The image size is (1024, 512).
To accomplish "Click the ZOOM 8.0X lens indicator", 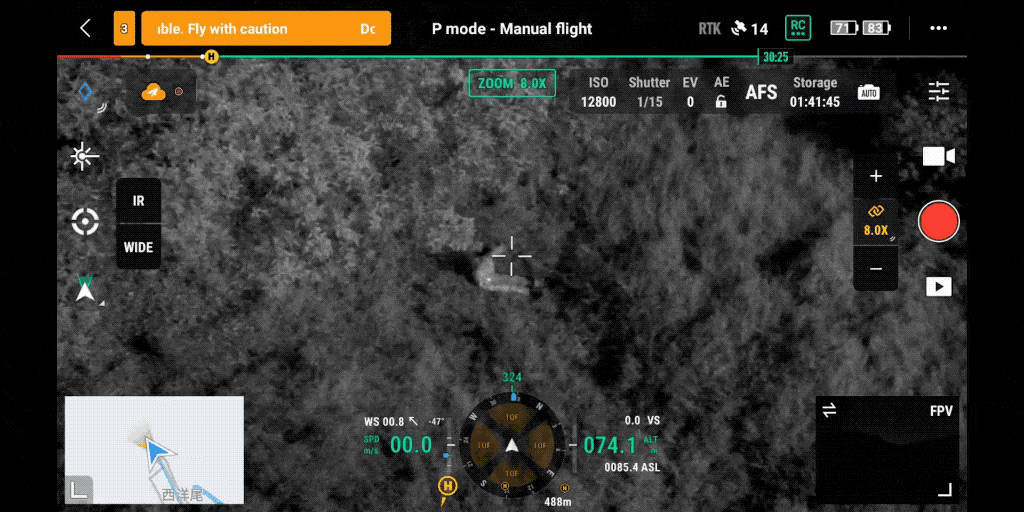I will coord(512,84).
